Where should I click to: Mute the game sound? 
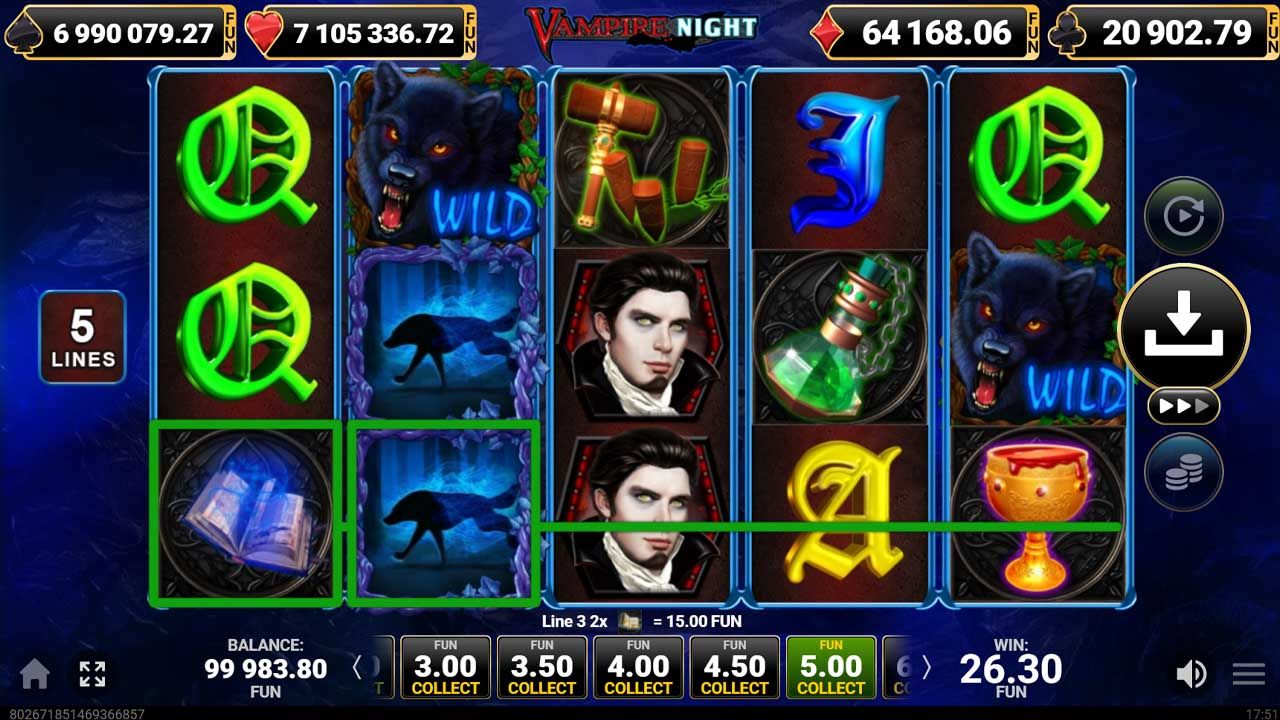pyautogui.click(x=1190, y=673)
